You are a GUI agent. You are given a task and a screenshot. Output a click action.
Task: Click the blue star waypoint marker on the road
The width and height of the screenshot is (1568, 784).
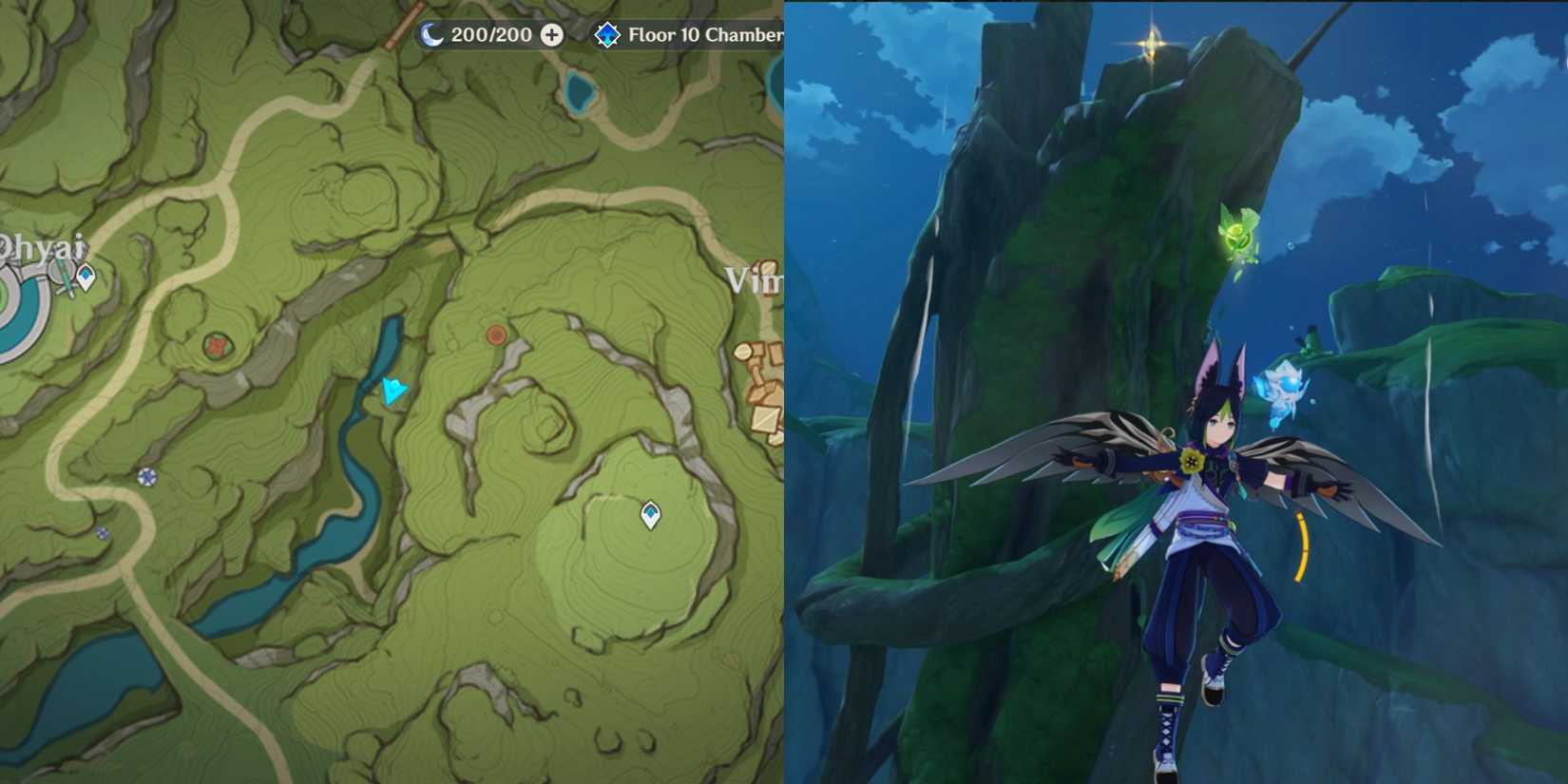[147, 474]
